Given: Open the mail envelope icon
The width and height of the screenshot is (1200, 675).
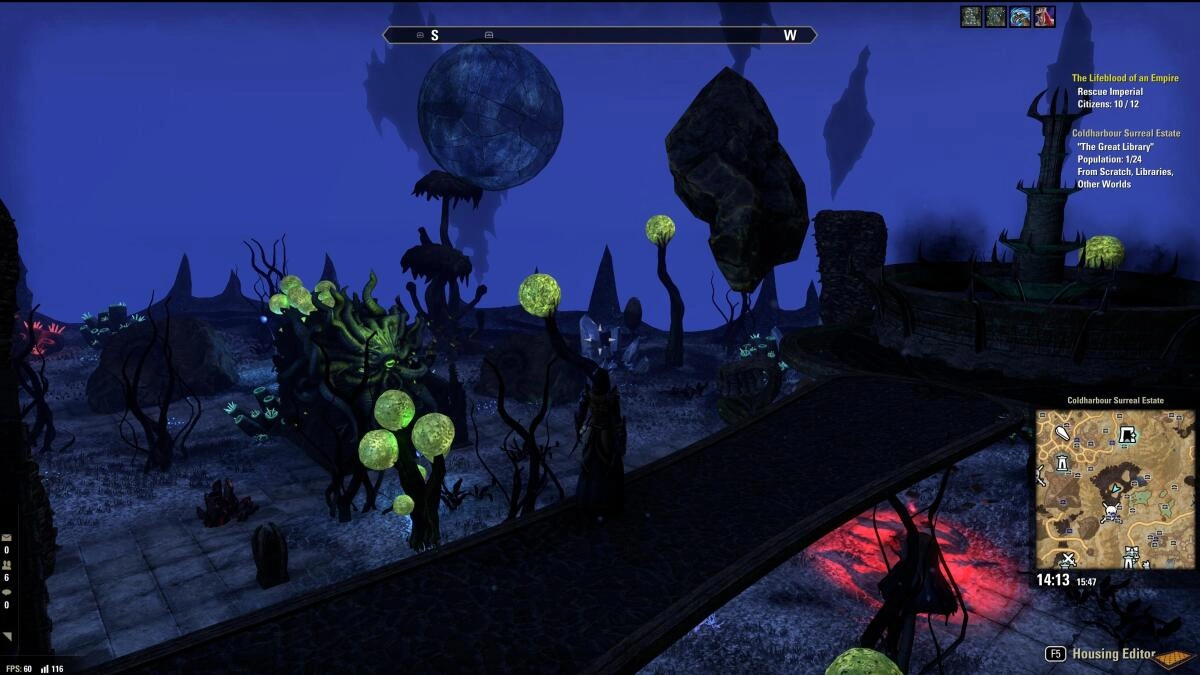Looking at the screenshot, I should pyautogui.click(x=7, y=538).
